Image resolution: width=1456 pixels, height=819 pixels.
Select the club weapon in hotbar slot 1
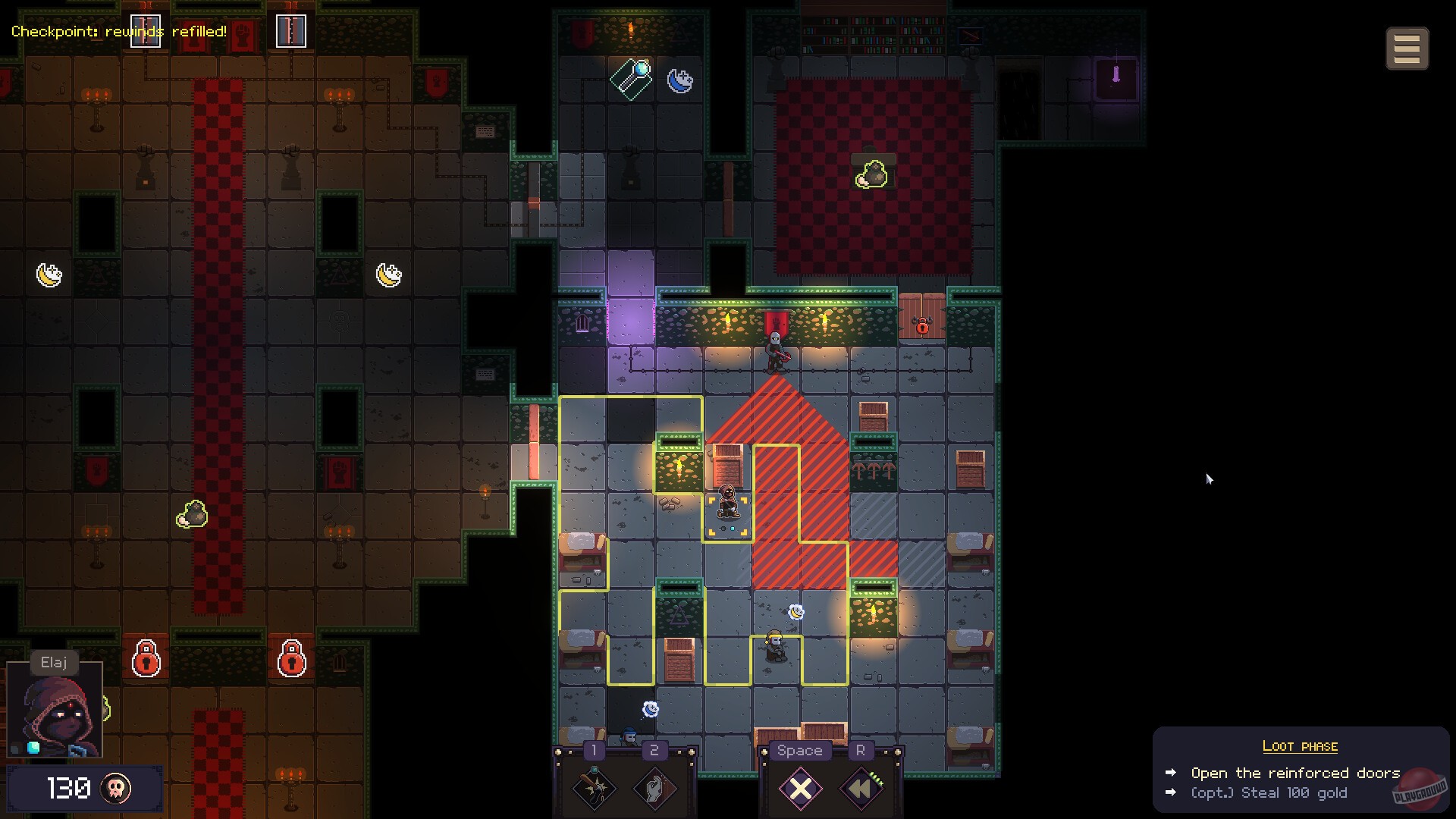(594, 789)
